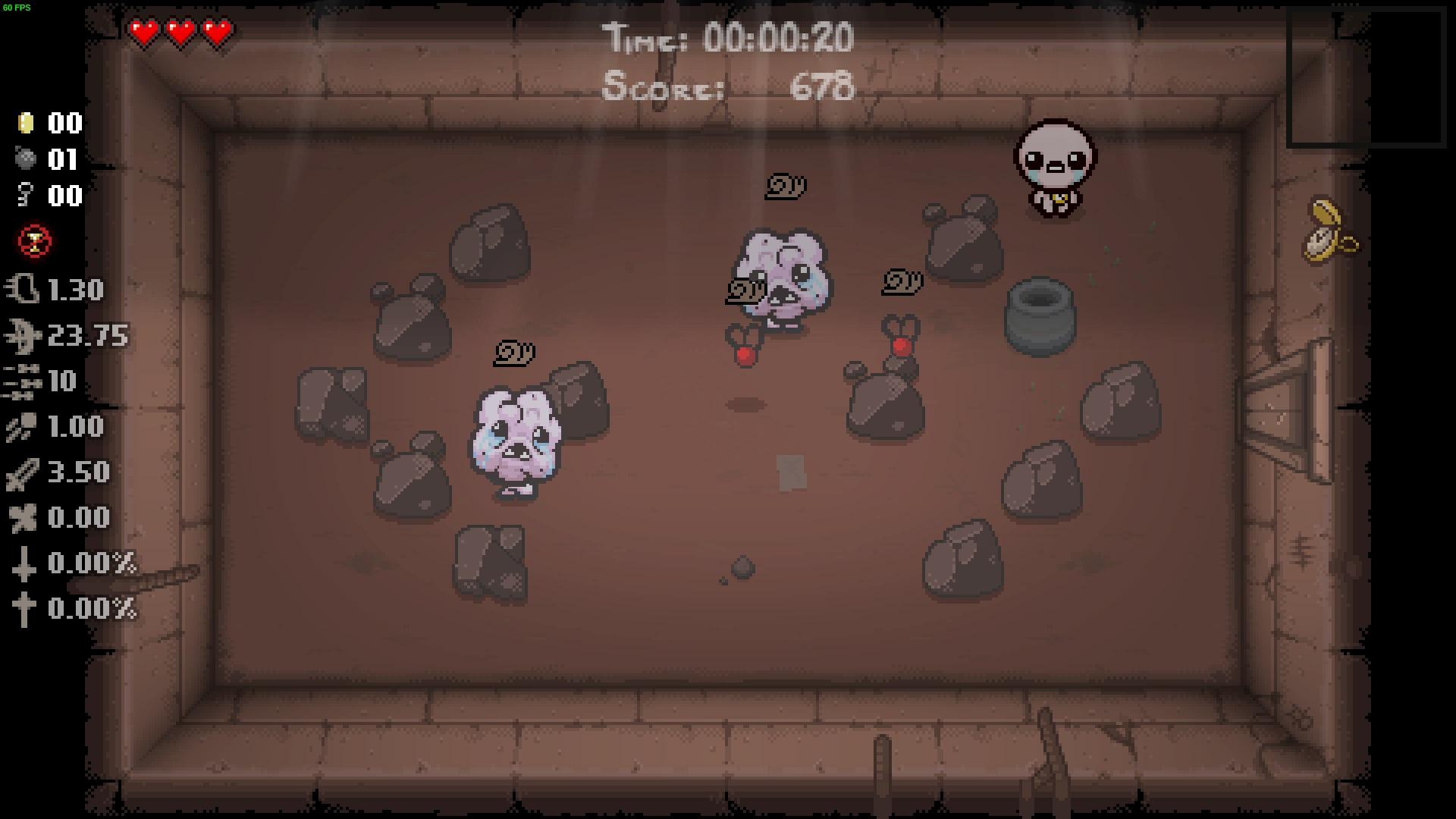This screenshot has height=819, width=1456.
Task: Select the coin counter icon
Action: pyautogui.click(x=25, y=124)
